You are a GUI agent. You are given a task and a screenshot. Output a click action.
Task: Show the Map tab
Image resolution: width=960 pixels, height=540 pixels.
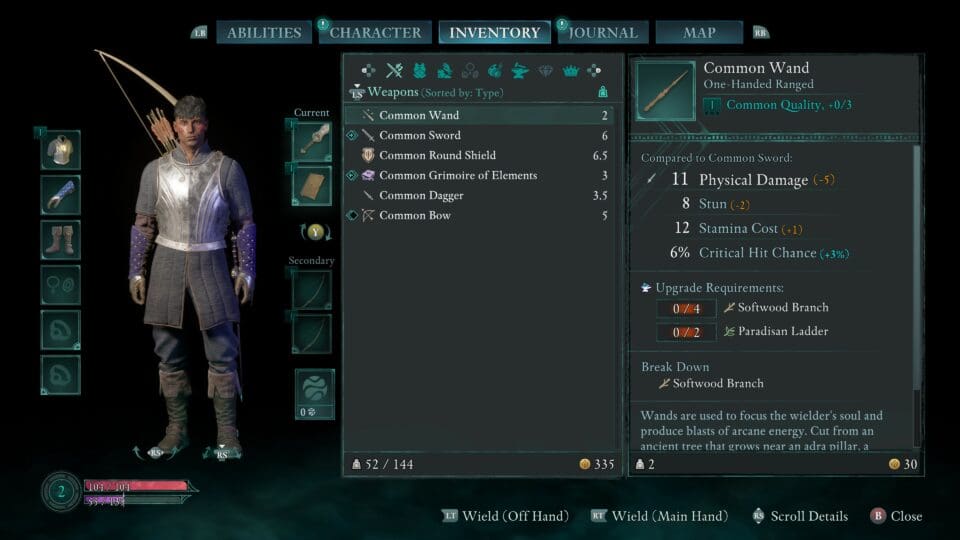click(x=699, y=32)
